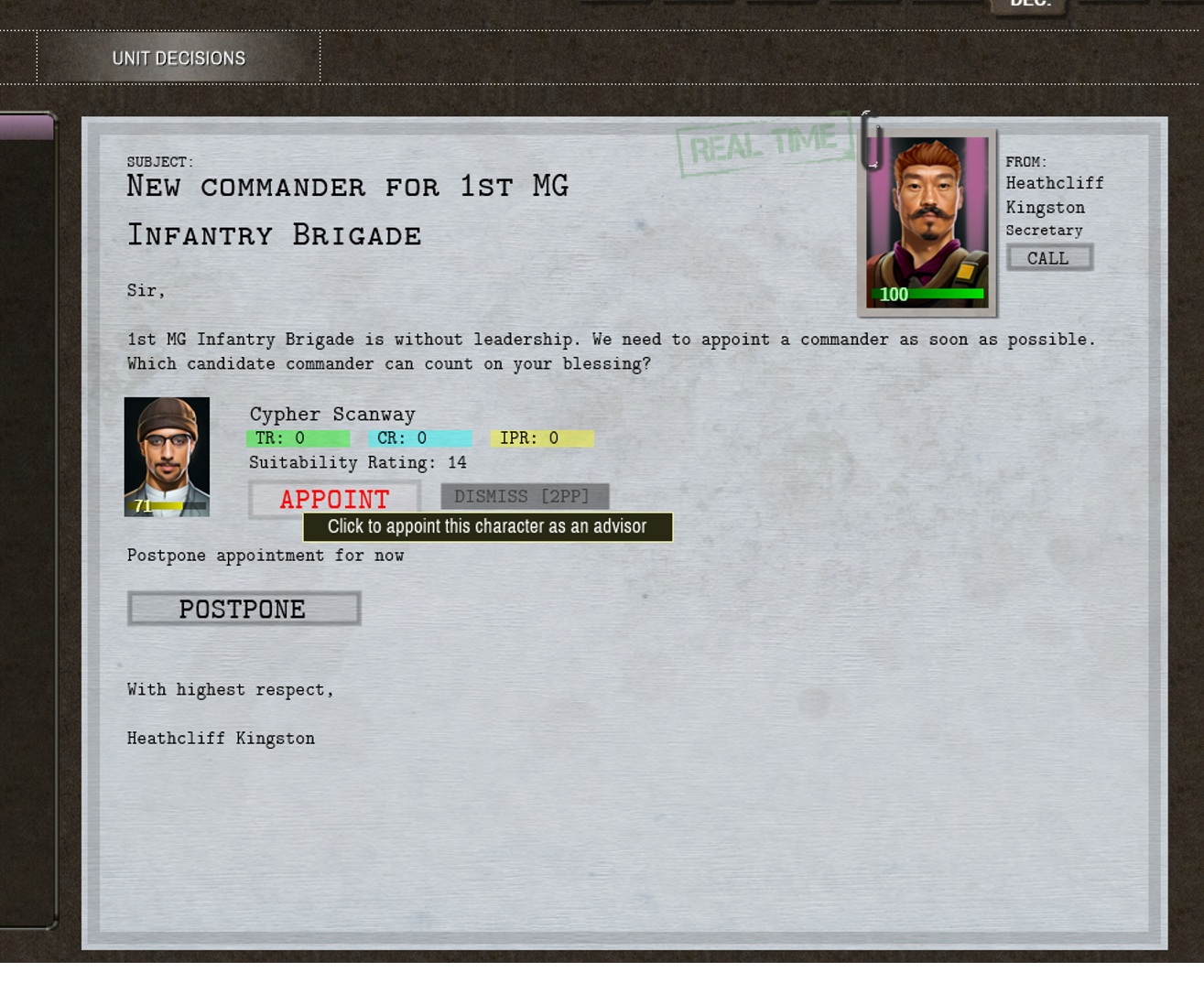1204x983 pixels.
Task: Select the TR: 0 stat badge
Action: [296, 438]
